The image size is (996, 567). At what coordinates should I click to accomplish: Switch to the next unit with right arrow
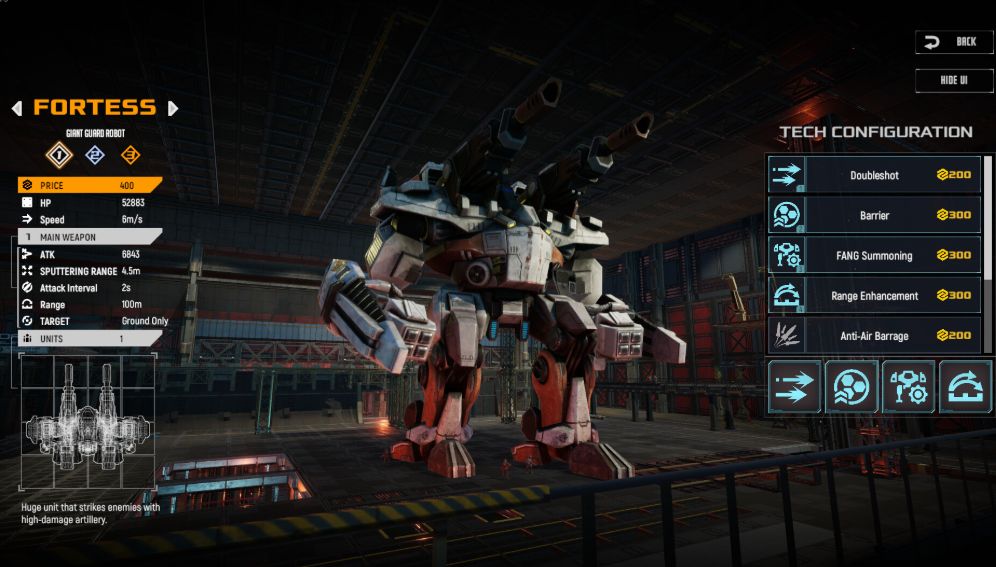pos(173,108)
